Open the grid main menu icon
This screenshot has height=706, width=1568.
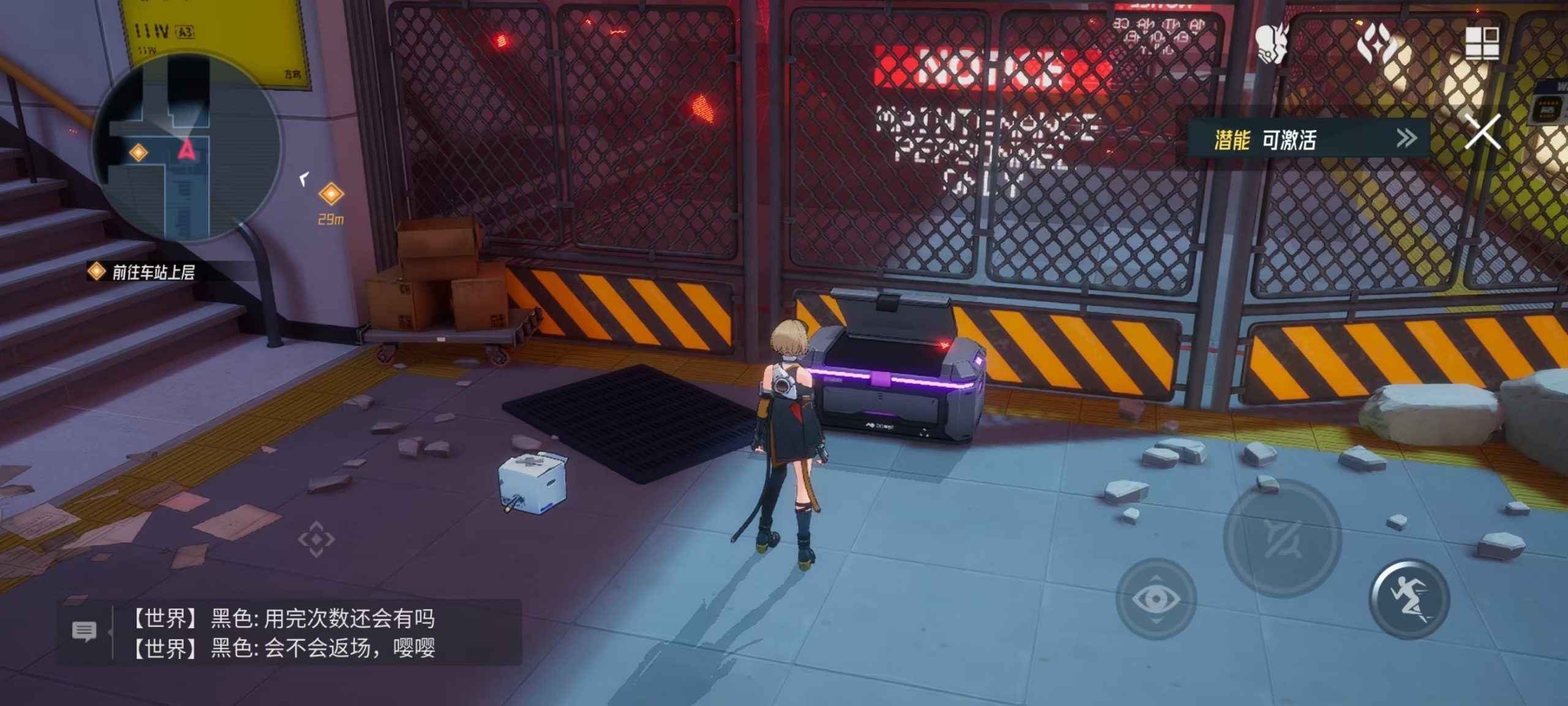(1482, 43)
